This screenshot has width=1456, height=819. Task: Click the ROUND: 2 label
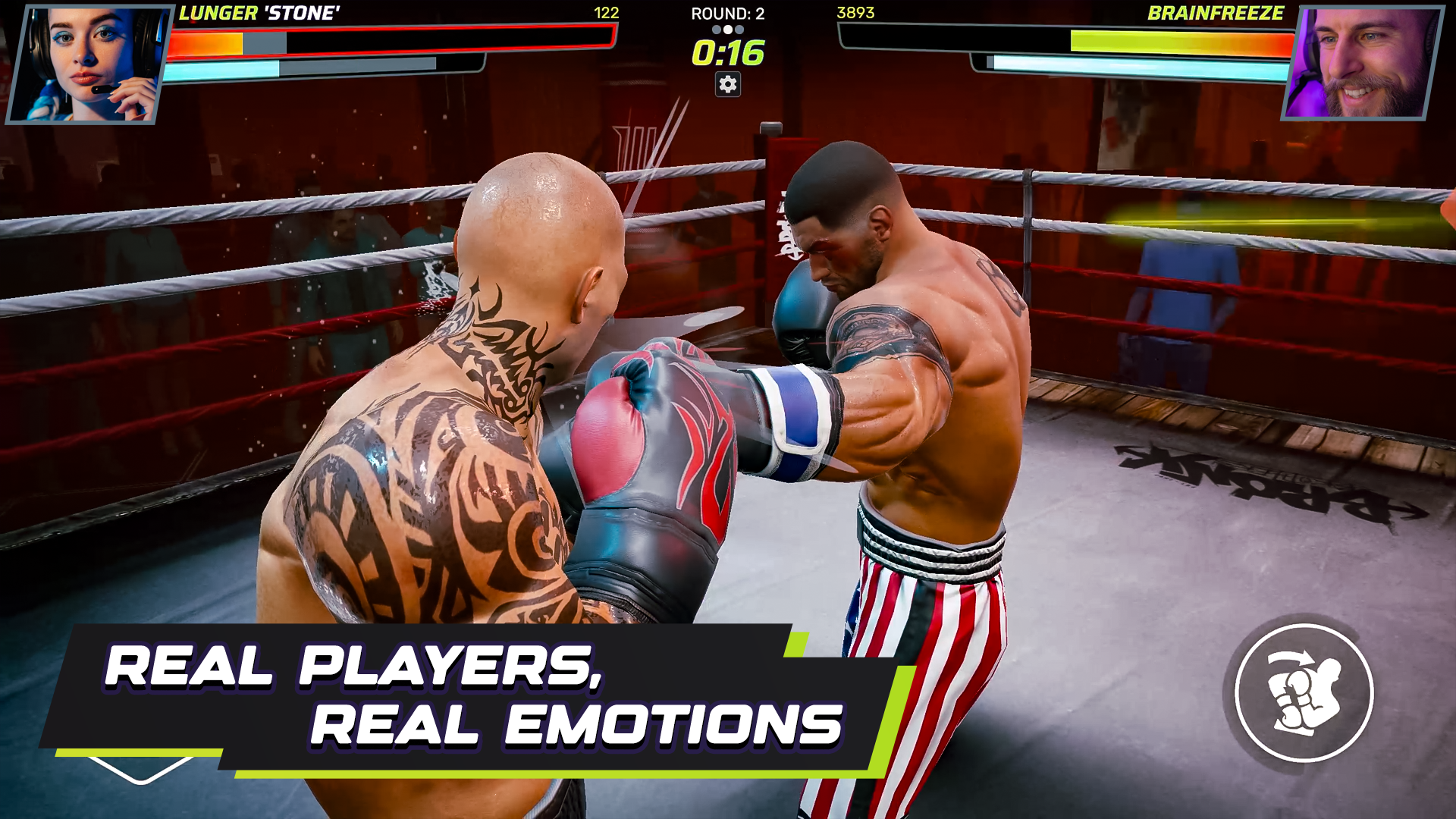pyautogui.click(x=726, y=13)
